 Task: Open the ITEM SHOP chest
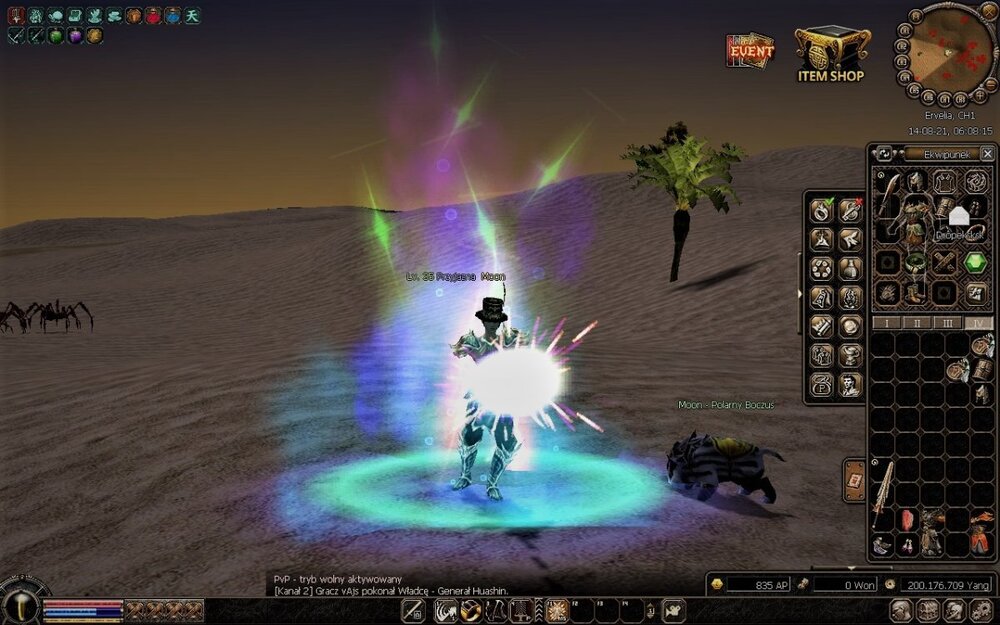point(830,52)
